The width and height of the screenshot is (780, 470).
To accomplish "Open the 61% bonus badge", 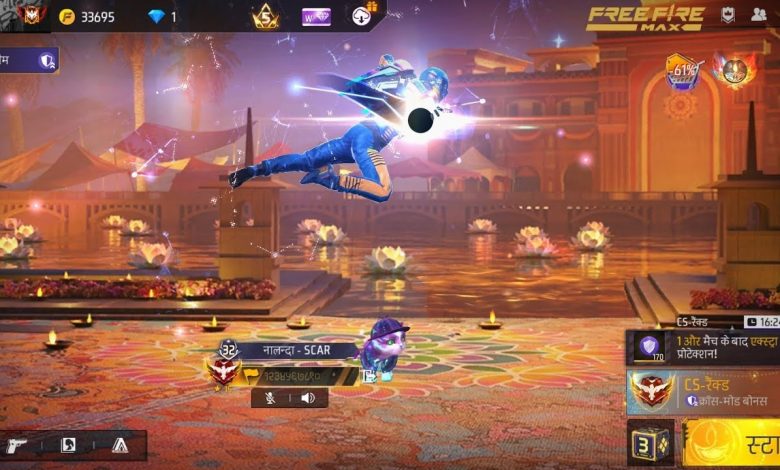I will pos(683,72).
